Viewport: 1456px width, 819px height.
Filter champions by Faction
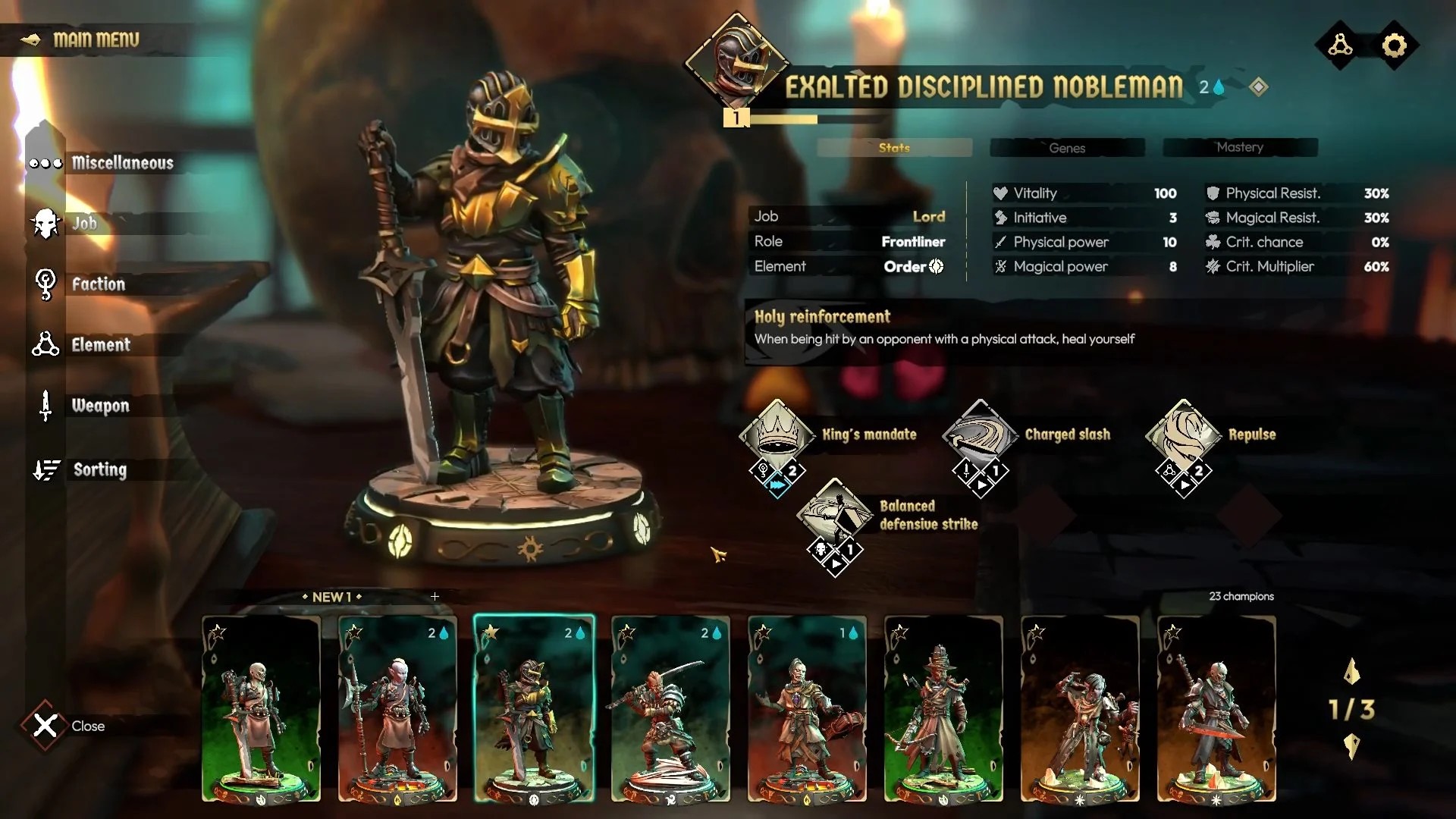point(98,284)
